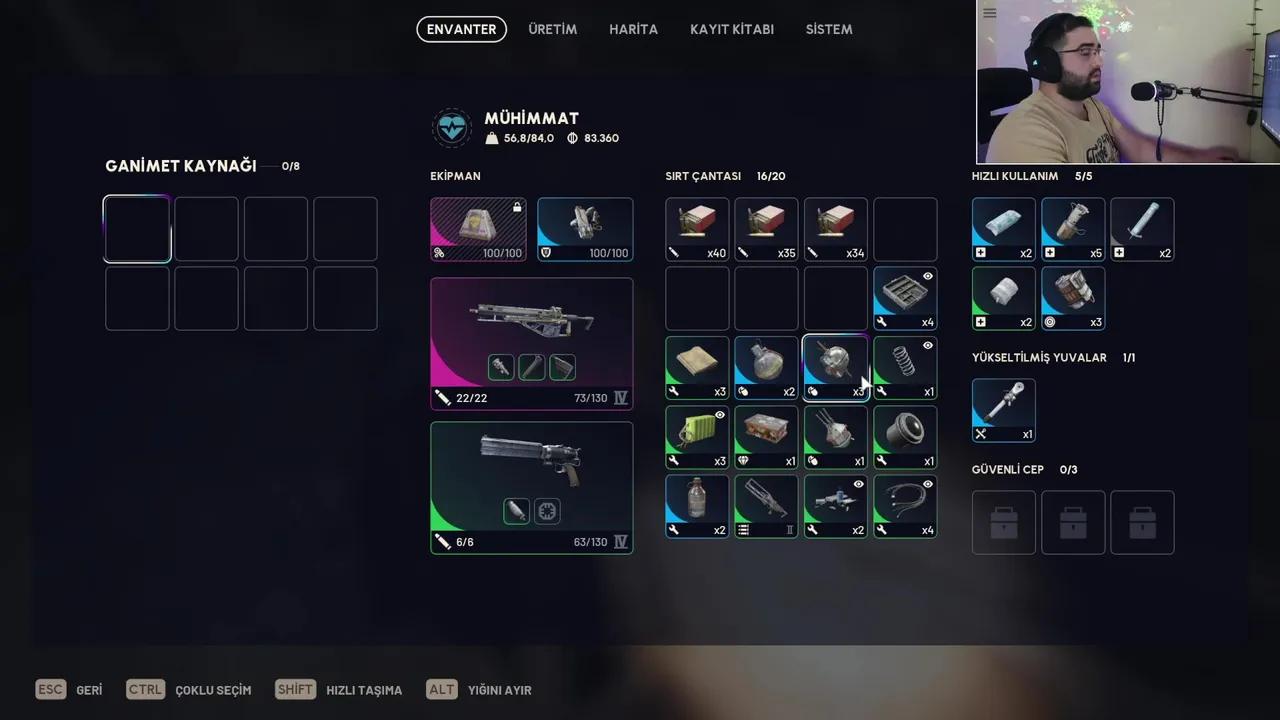Click the equipped shield slot
Screen dimensions: 1280x720
coord(585,229)
